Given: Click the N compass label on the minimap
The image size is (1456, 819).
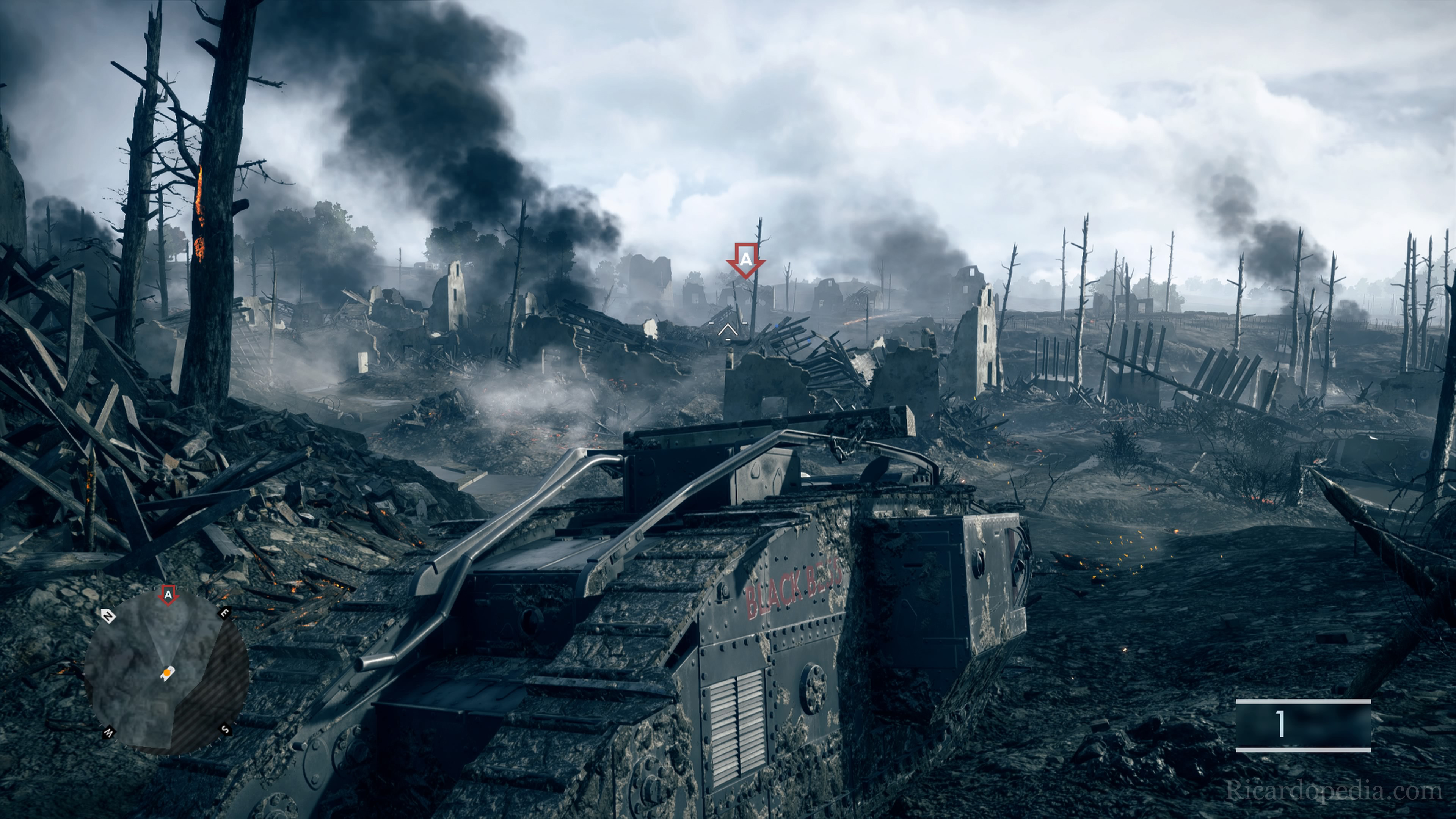Looking at the screenshot, I should point(107,615).
